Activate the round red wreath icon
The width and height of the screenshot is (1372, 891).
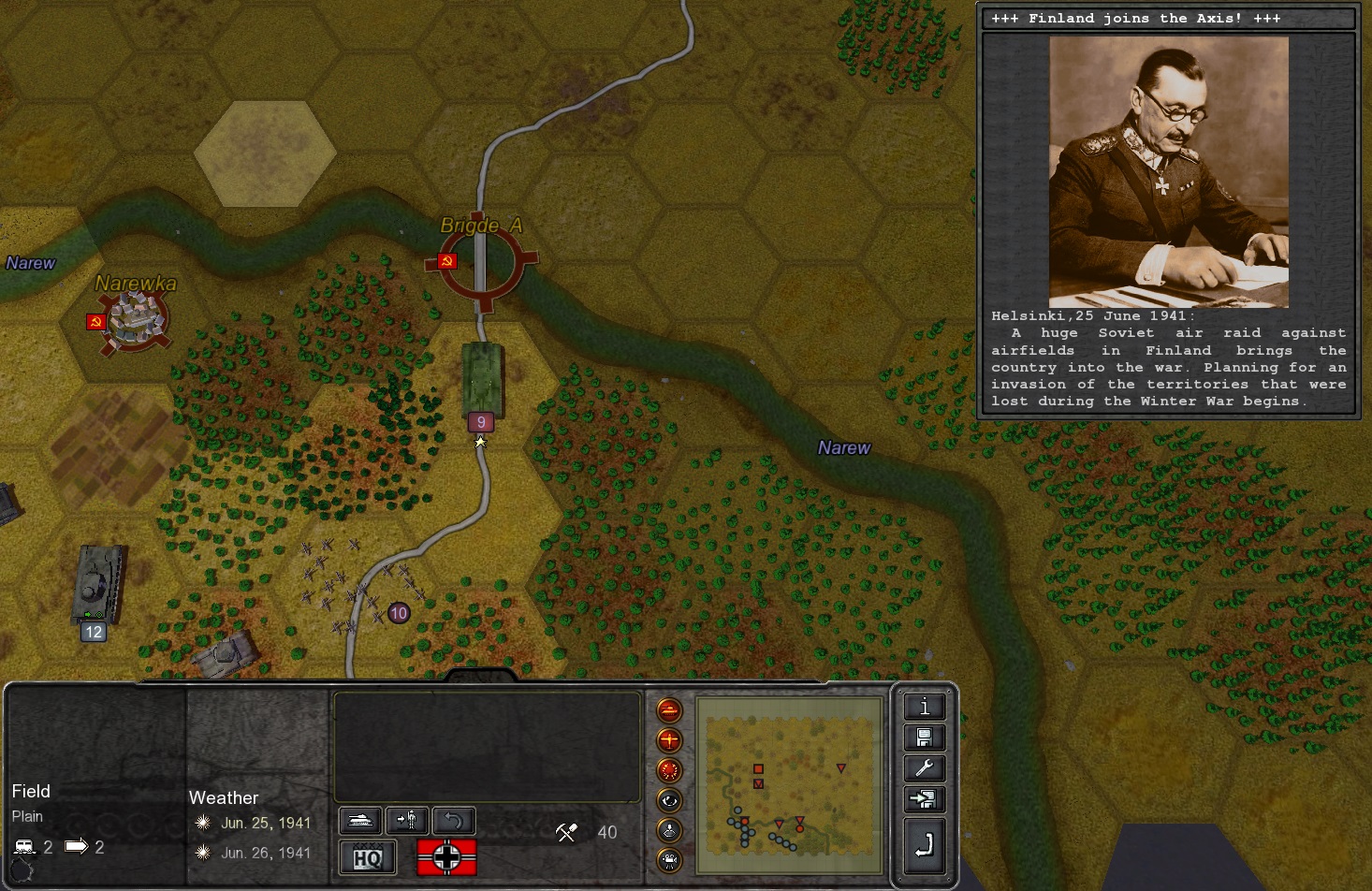point(669,770)
